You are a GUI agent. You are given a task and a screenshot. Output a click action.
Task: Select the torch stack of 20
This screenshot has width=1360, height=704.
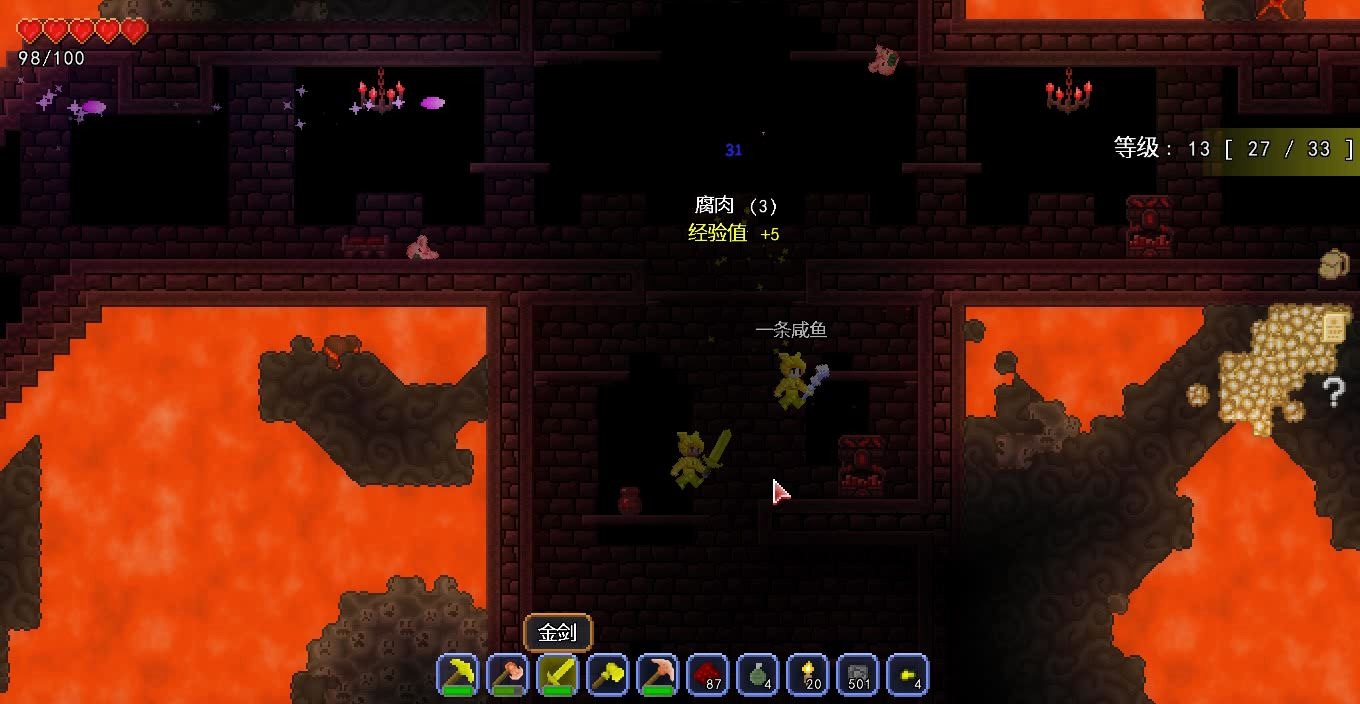pyautogui.click(x=808, y=675)
